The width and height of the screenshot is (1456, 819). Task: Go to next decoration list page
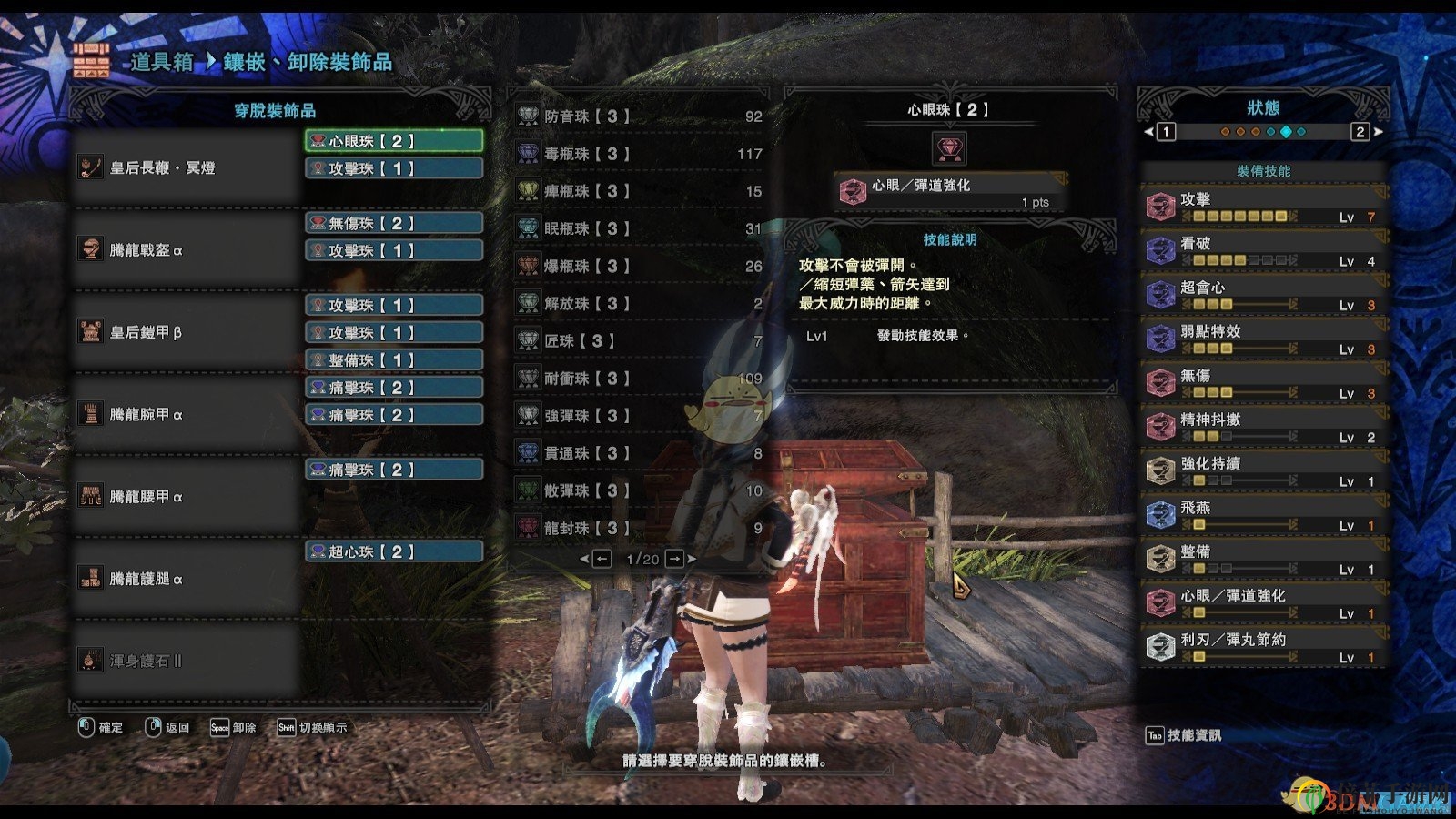coord(675,559)
